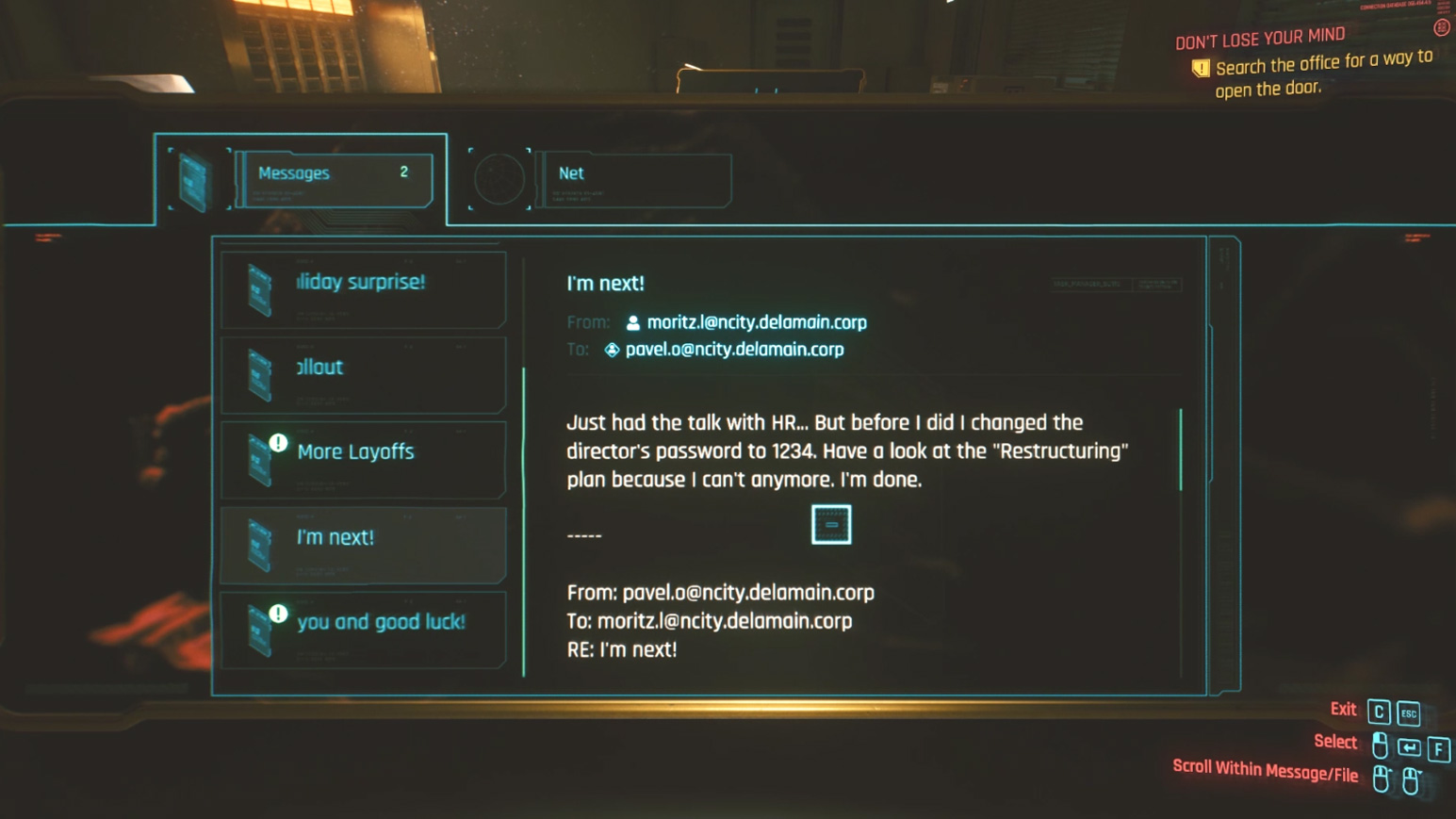The width and height of the screenshot is (1456, 819).
Task: Click the message body scrollbar
Action: (1181, 450)
